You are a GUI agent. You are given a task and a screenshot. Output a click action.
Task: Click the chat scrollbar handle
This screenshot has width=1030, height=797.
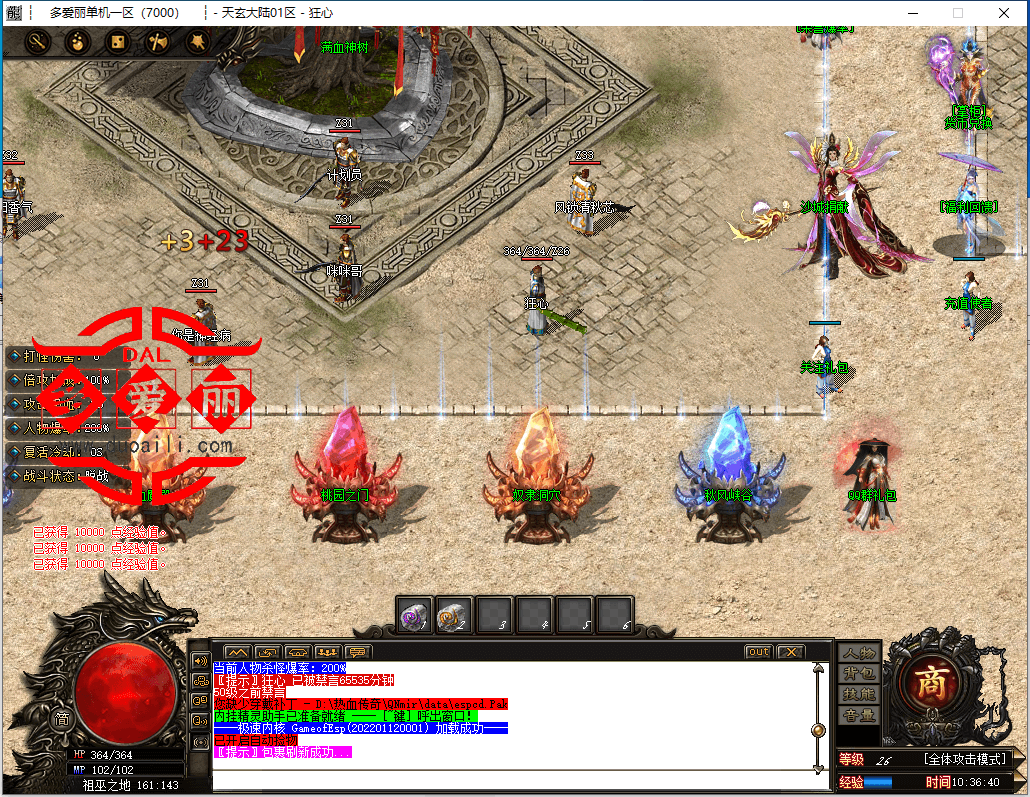819,729
